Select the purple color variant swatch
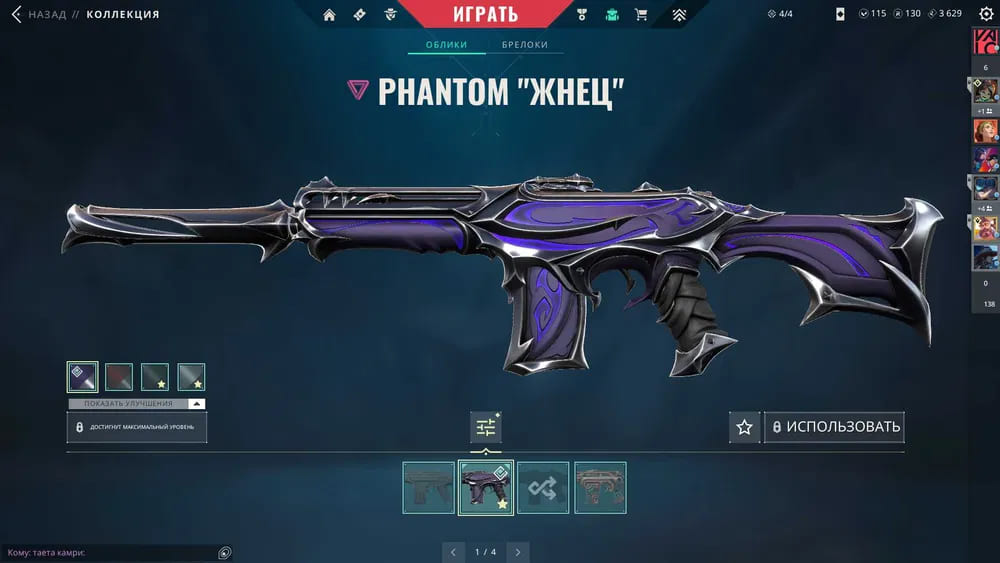Image resolution: width=1000 pixels, height=563 pixels. point(83,377)
